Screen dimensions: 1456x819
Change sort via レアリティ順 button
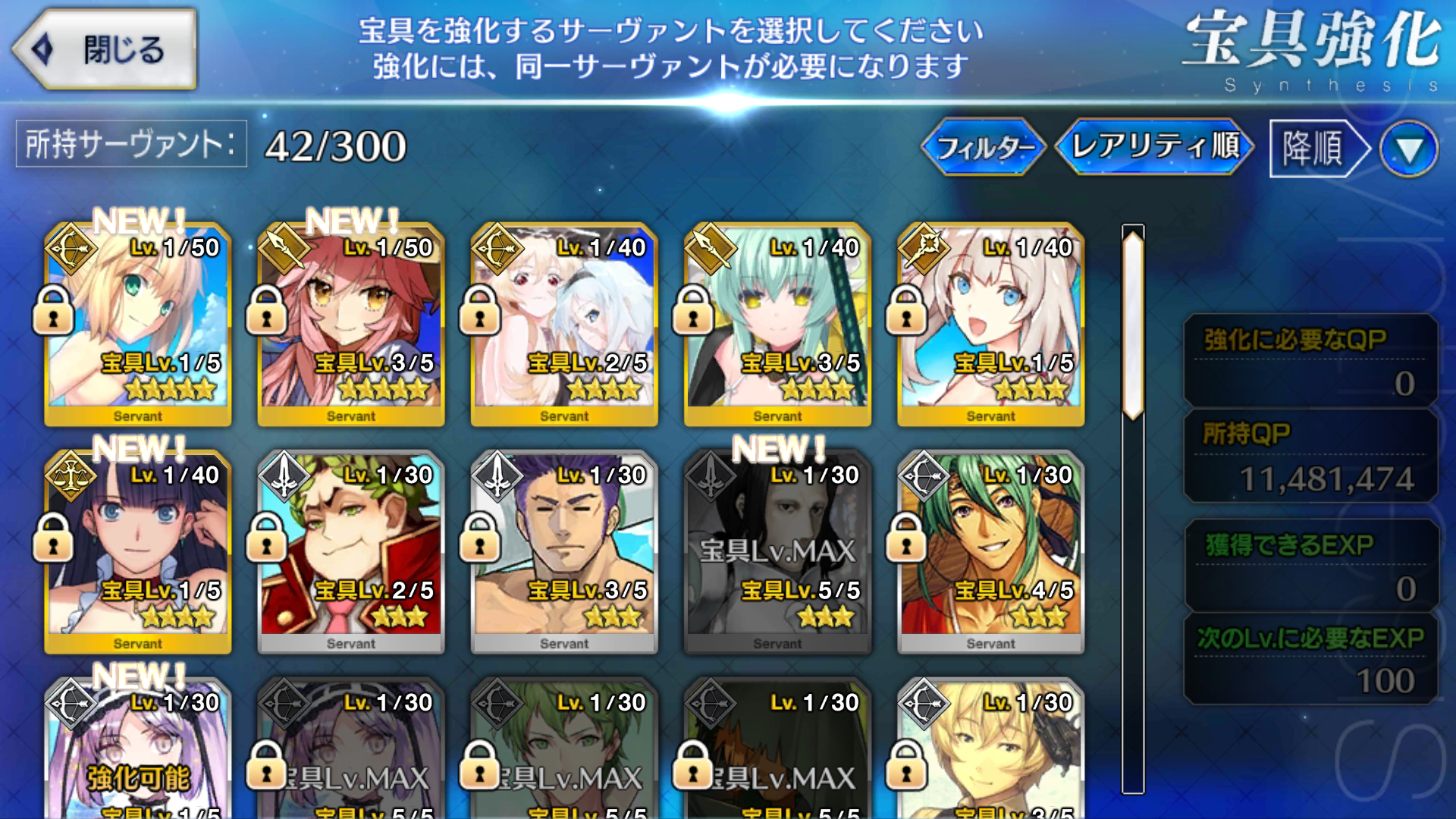[1154, 146]
